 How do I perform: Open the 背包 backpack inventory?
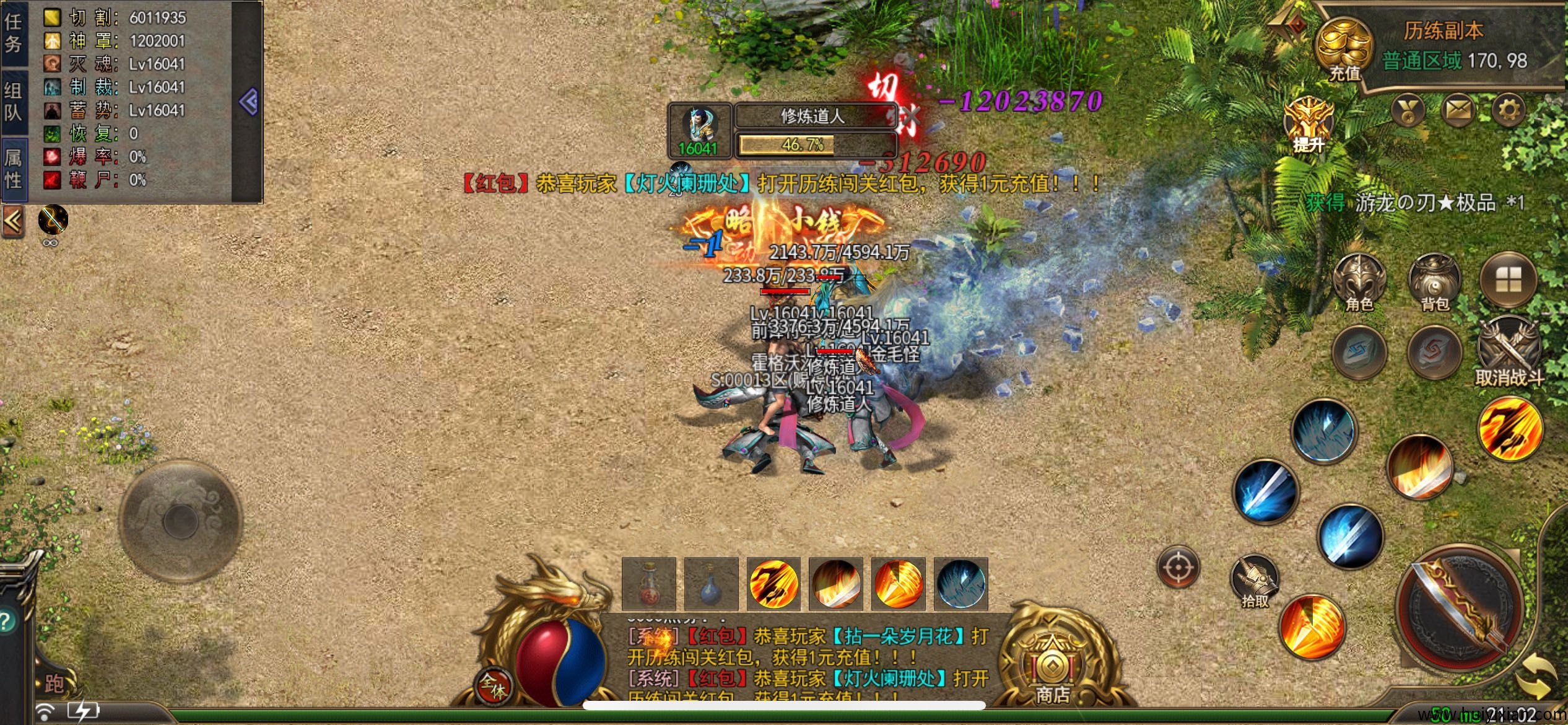point(1434,282)
